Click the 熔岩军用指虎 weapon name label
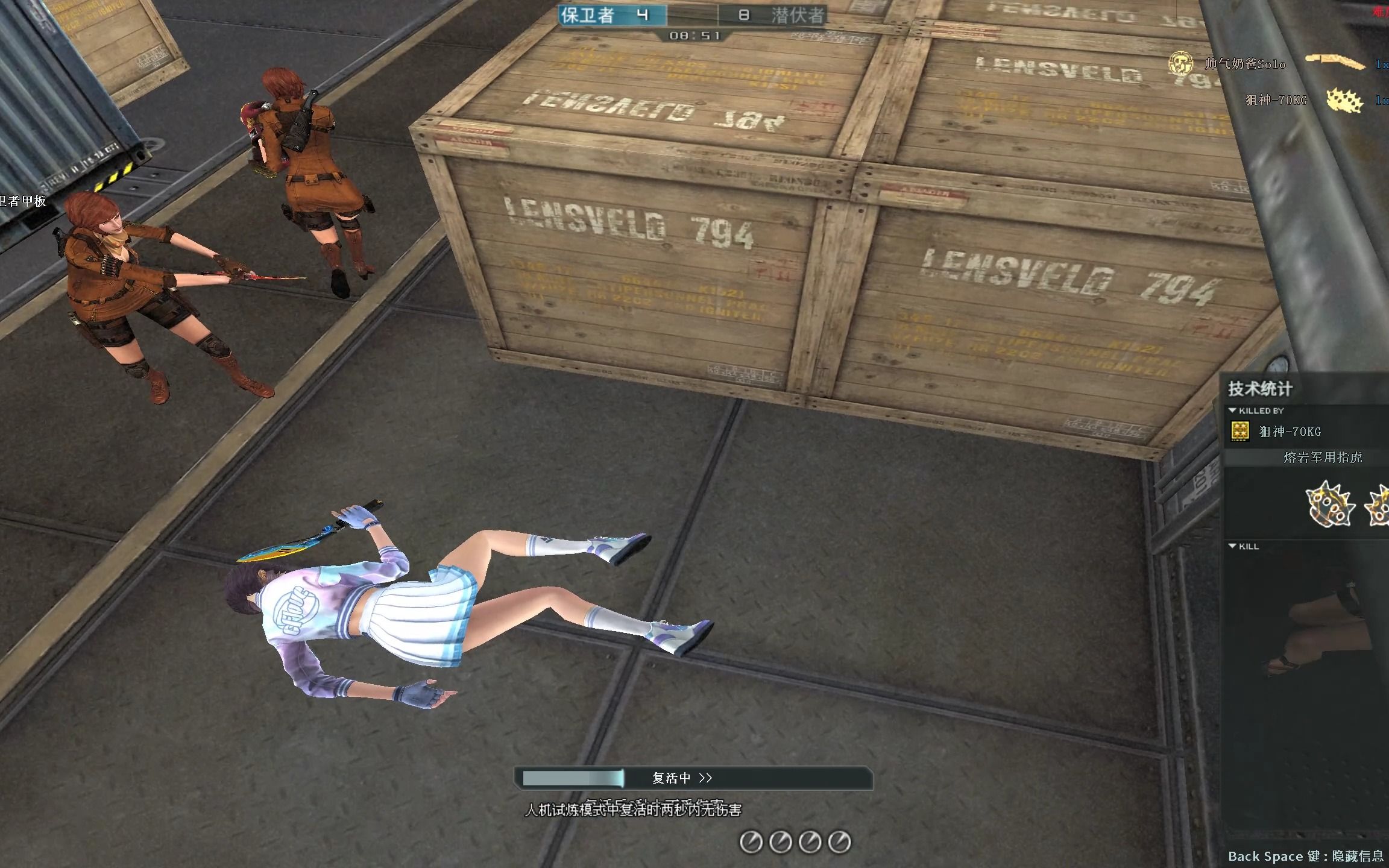1389x868 pixels. tap(1323, 458)
